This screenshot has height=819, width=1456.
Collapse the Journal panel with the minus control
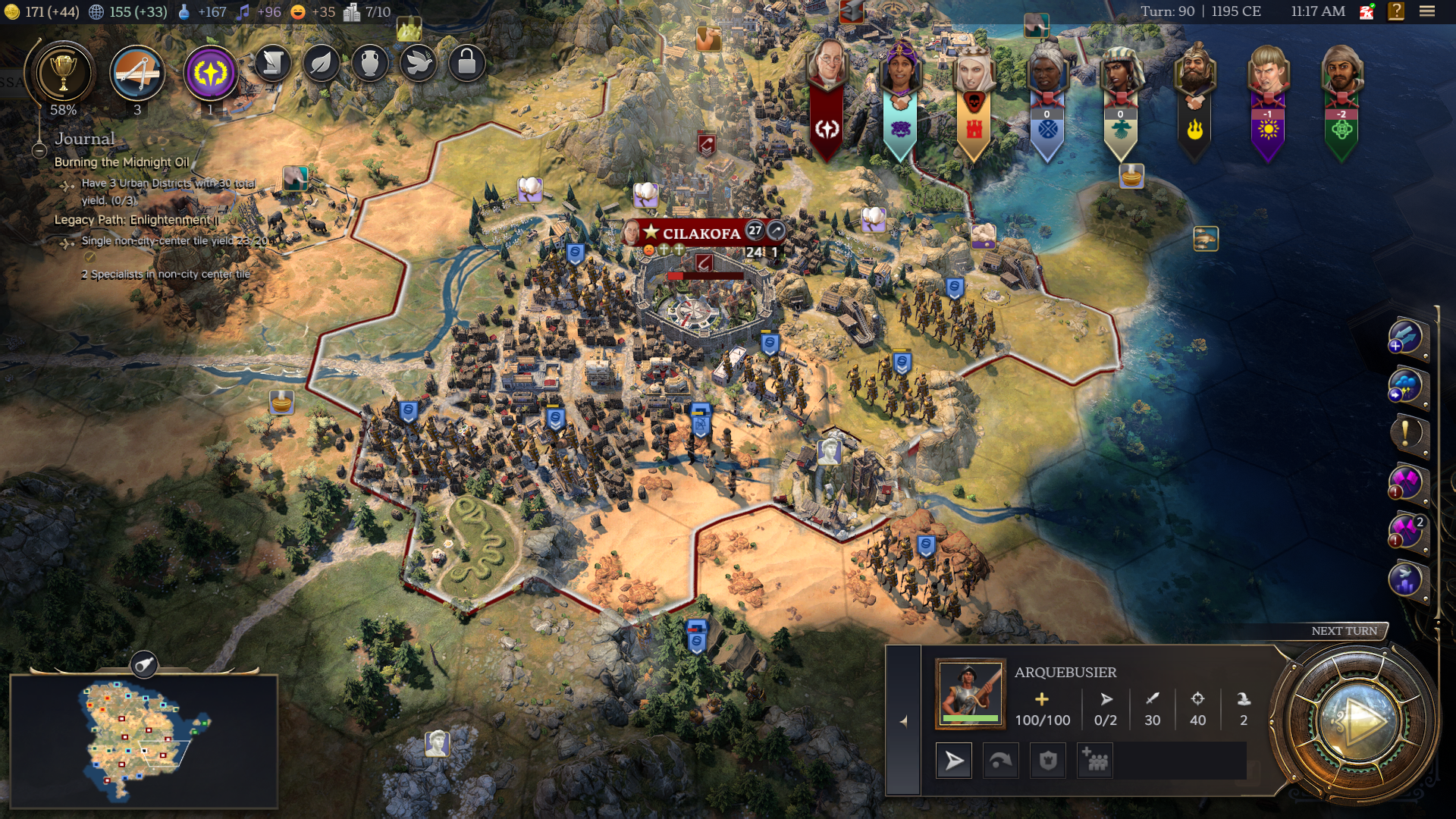point(39,151)
